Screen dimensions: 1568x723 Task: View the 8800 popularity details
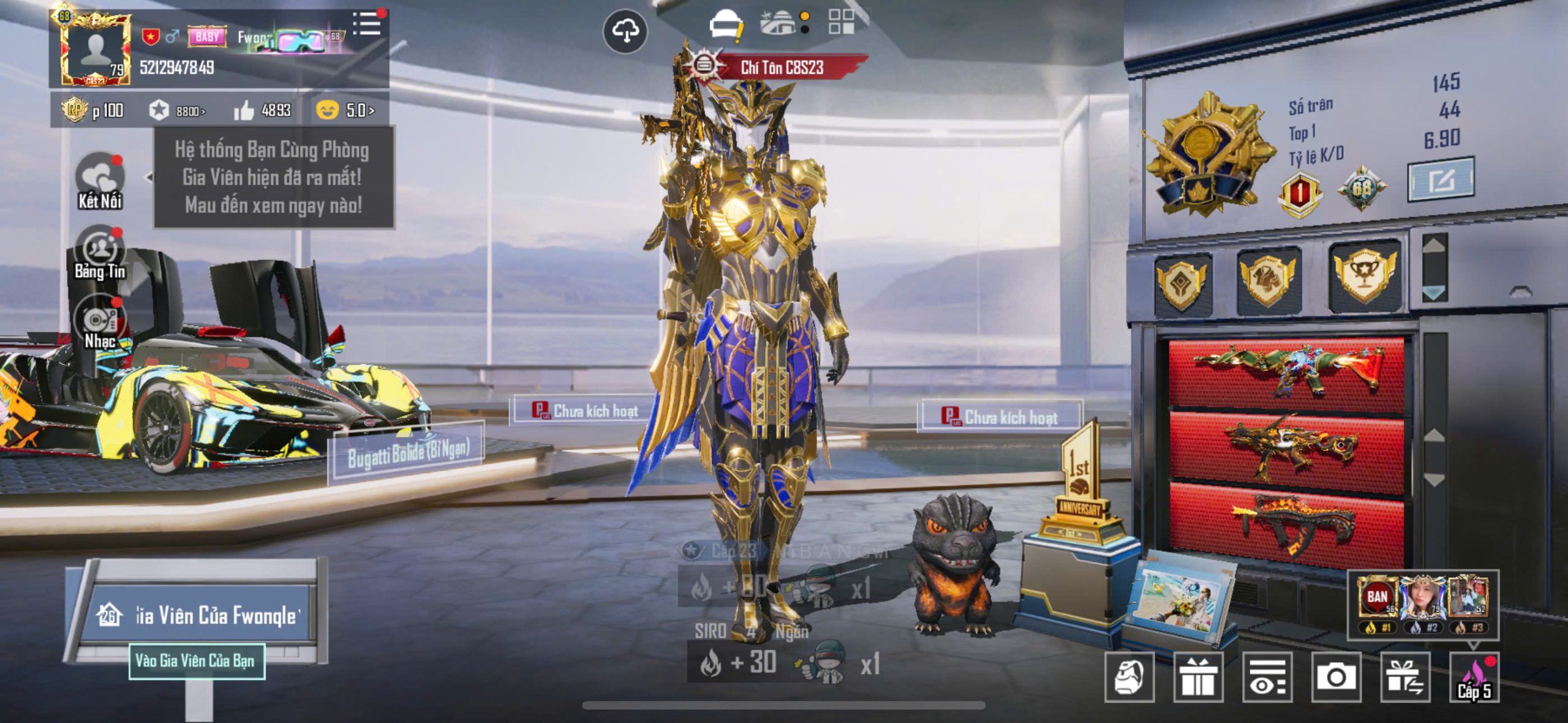(178, 111)
